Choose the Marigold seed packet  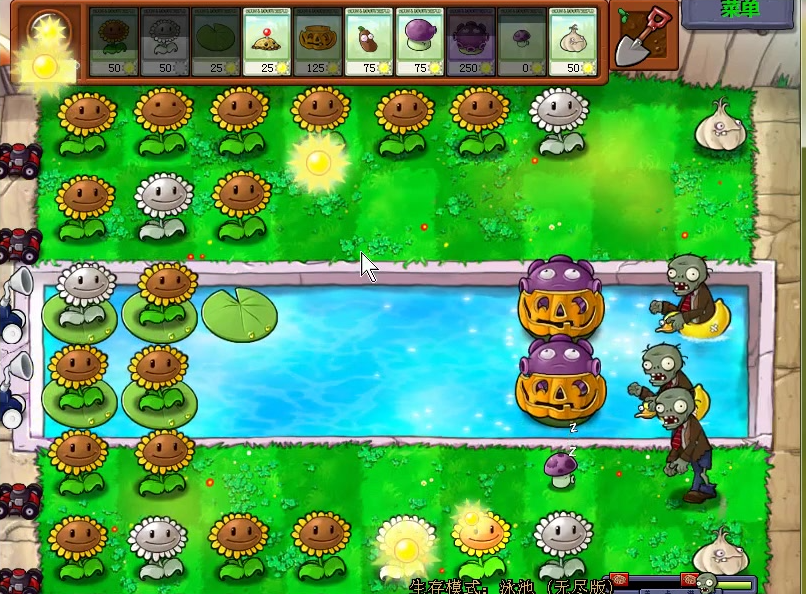coord(165,42)
